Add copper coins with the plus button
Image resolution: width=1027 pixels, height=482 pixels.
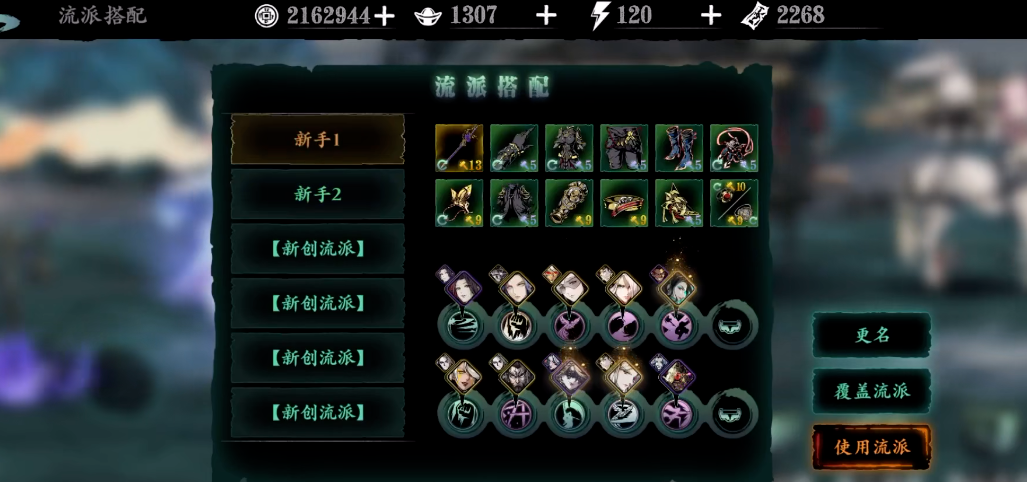384,15
